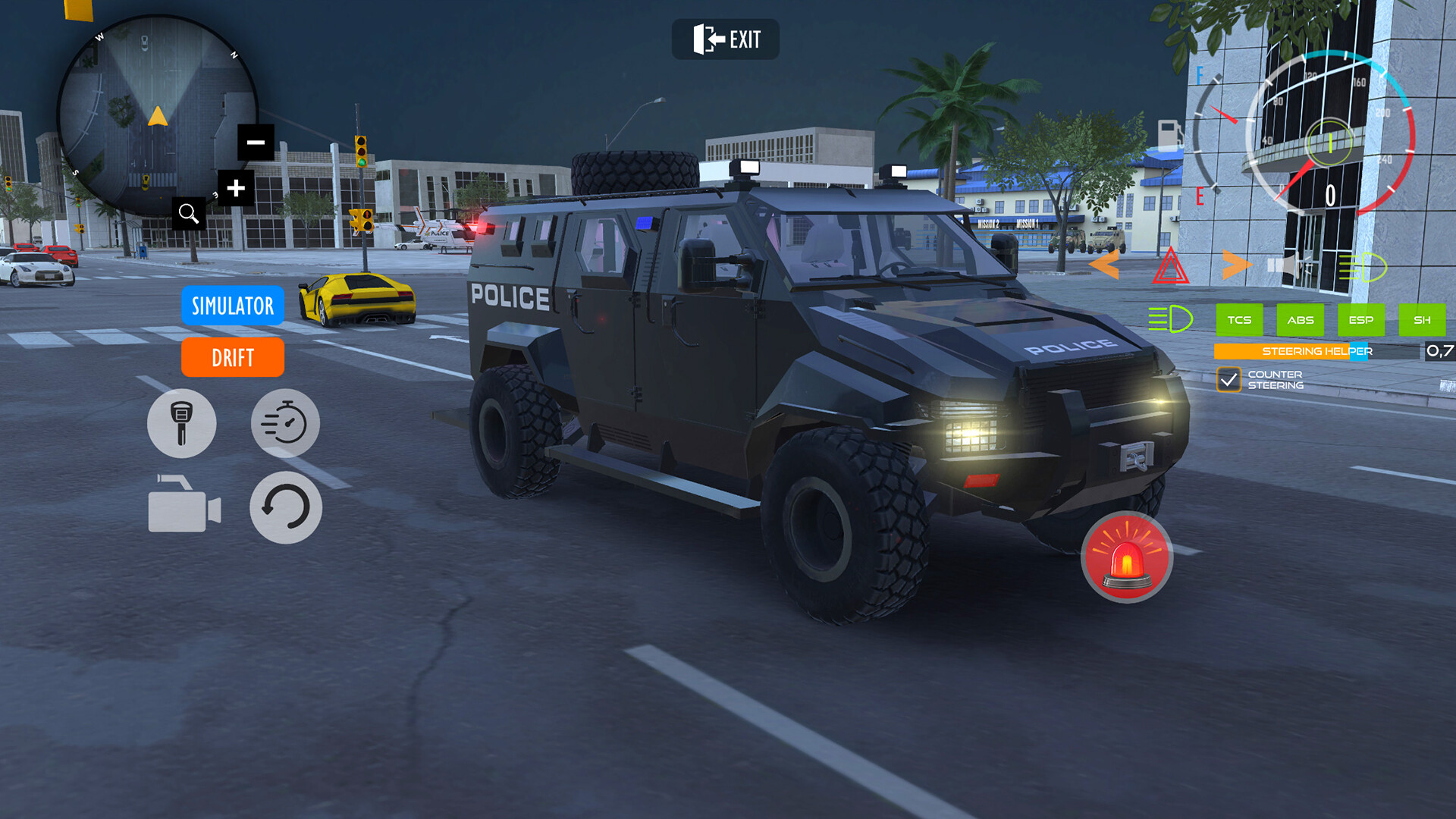Reset the vehicle using the circular arrow icon

(x=285, y=507)
